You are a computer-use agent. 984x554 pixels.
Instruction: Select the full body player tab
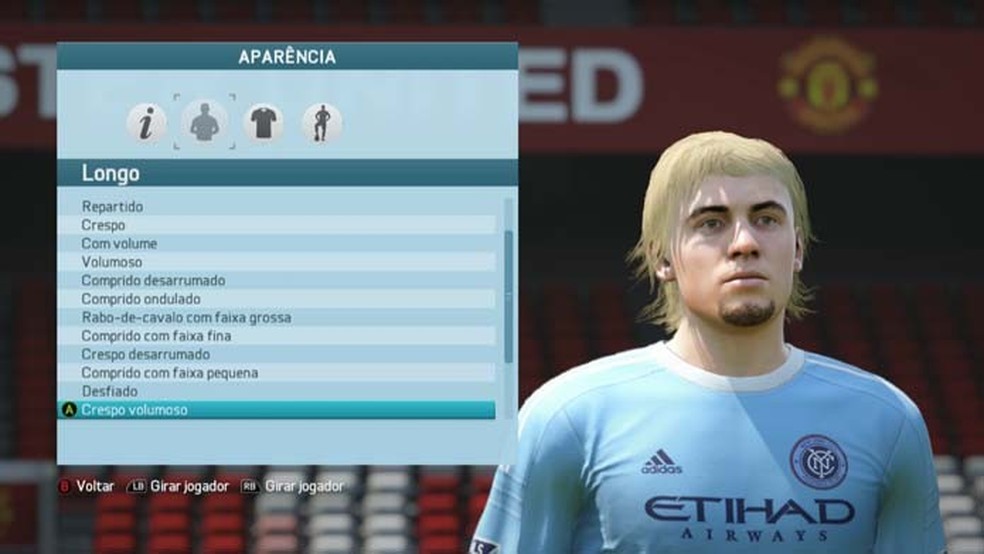[x=321, y=123]
